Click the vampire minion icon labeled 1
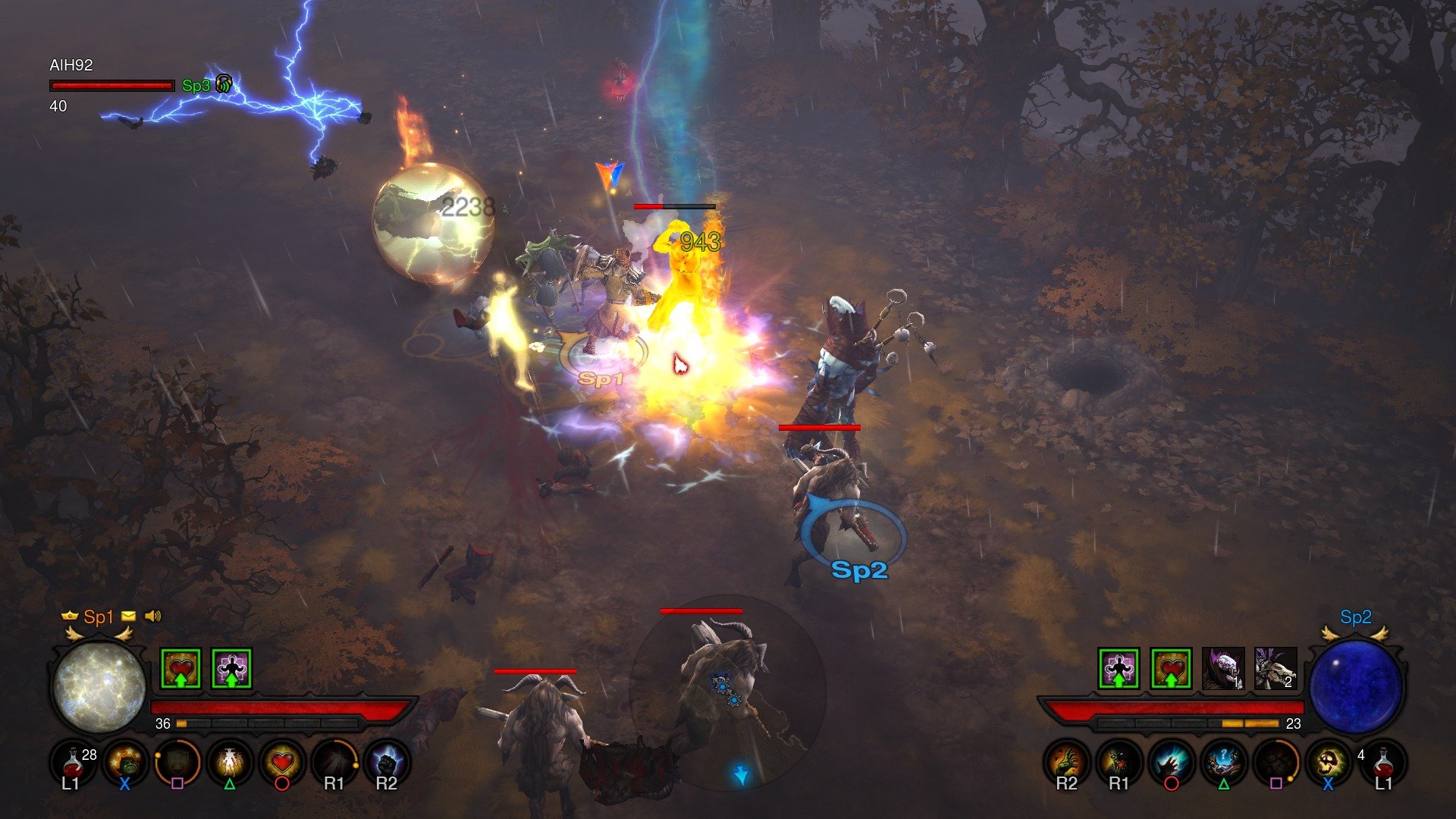 pyautogui.click(x=1222, y=667)
